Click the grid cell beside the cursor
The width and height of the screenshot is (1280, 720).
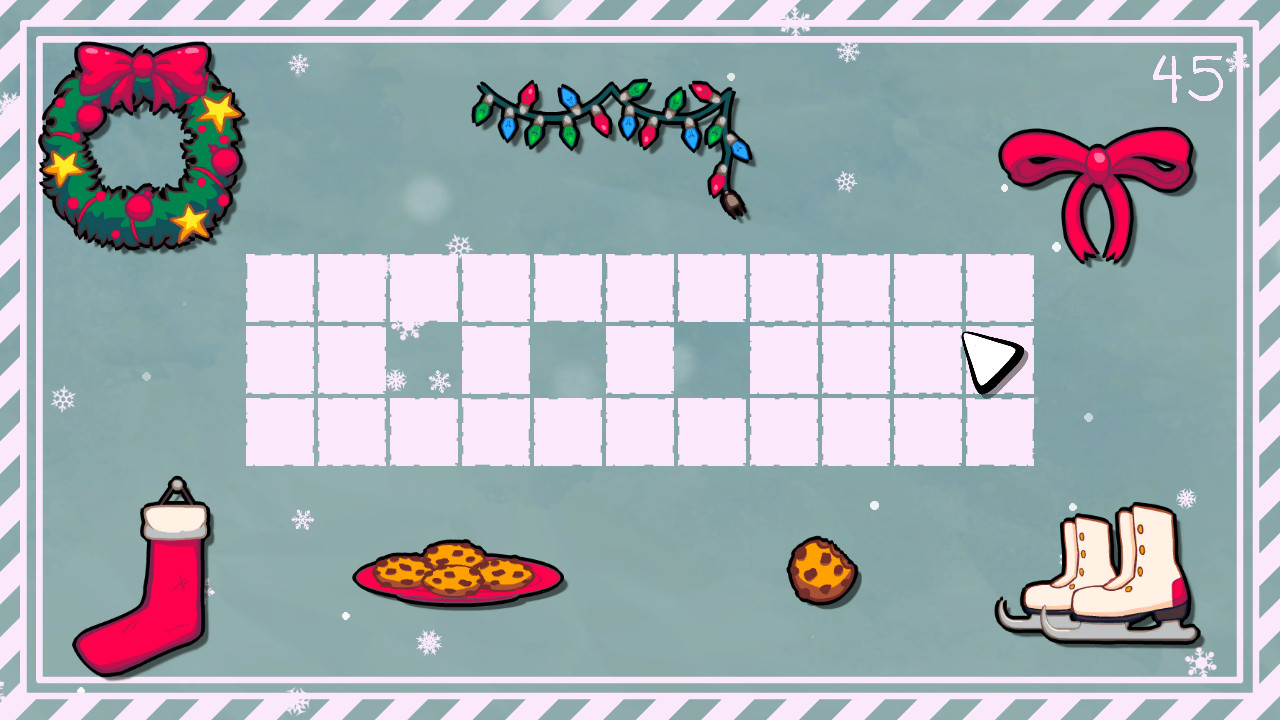pyautogui.click(x=925, y=360)
